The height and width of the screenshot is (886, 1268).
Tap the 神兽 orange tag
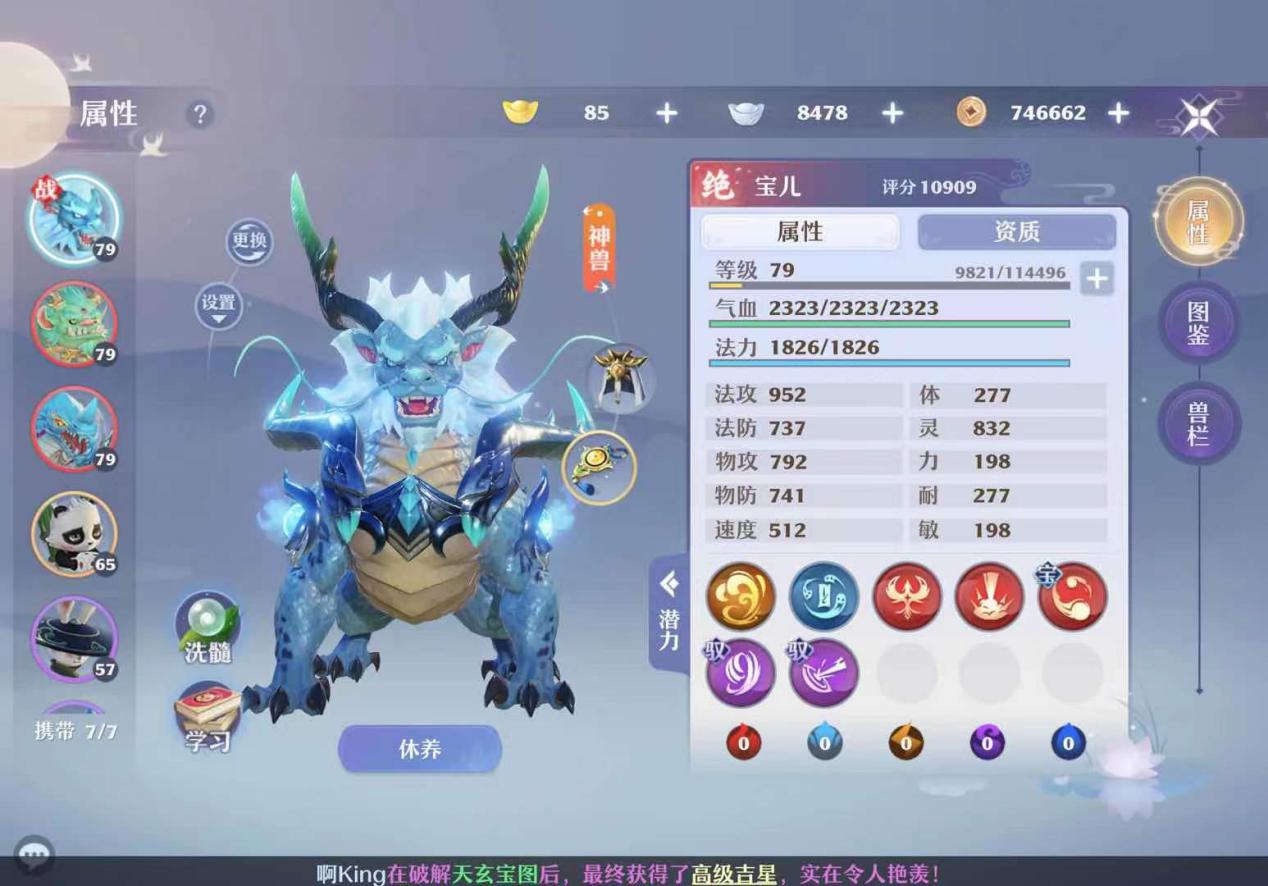click(599, 247)
